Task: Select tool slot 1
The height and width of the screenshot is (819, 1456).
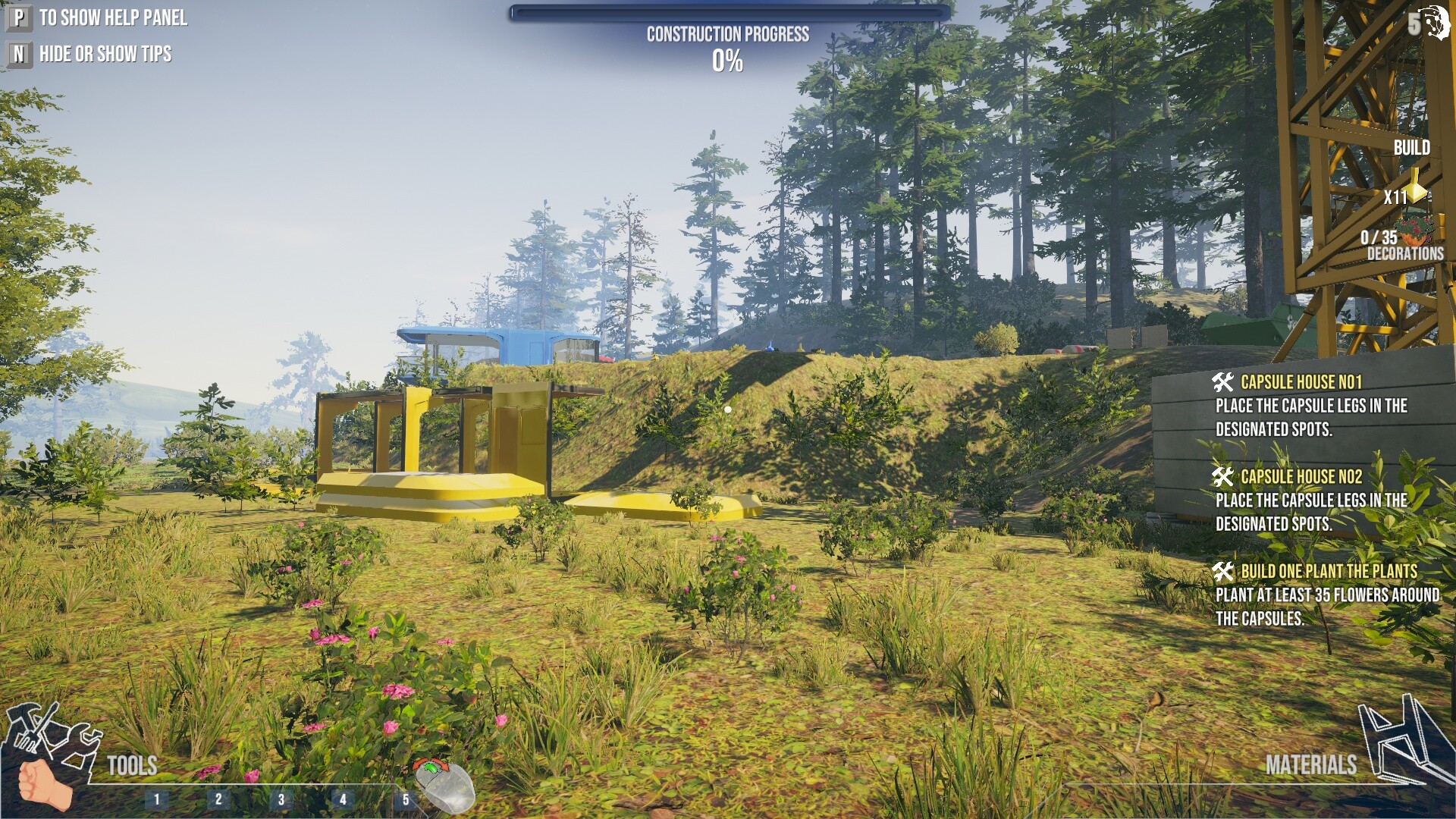Action: point(156,798)
